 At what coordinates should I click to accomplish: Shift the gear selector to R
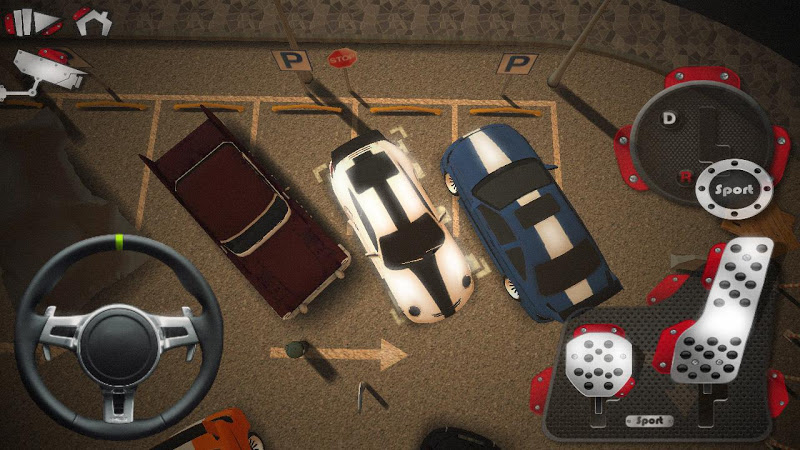tap(684, 177)
